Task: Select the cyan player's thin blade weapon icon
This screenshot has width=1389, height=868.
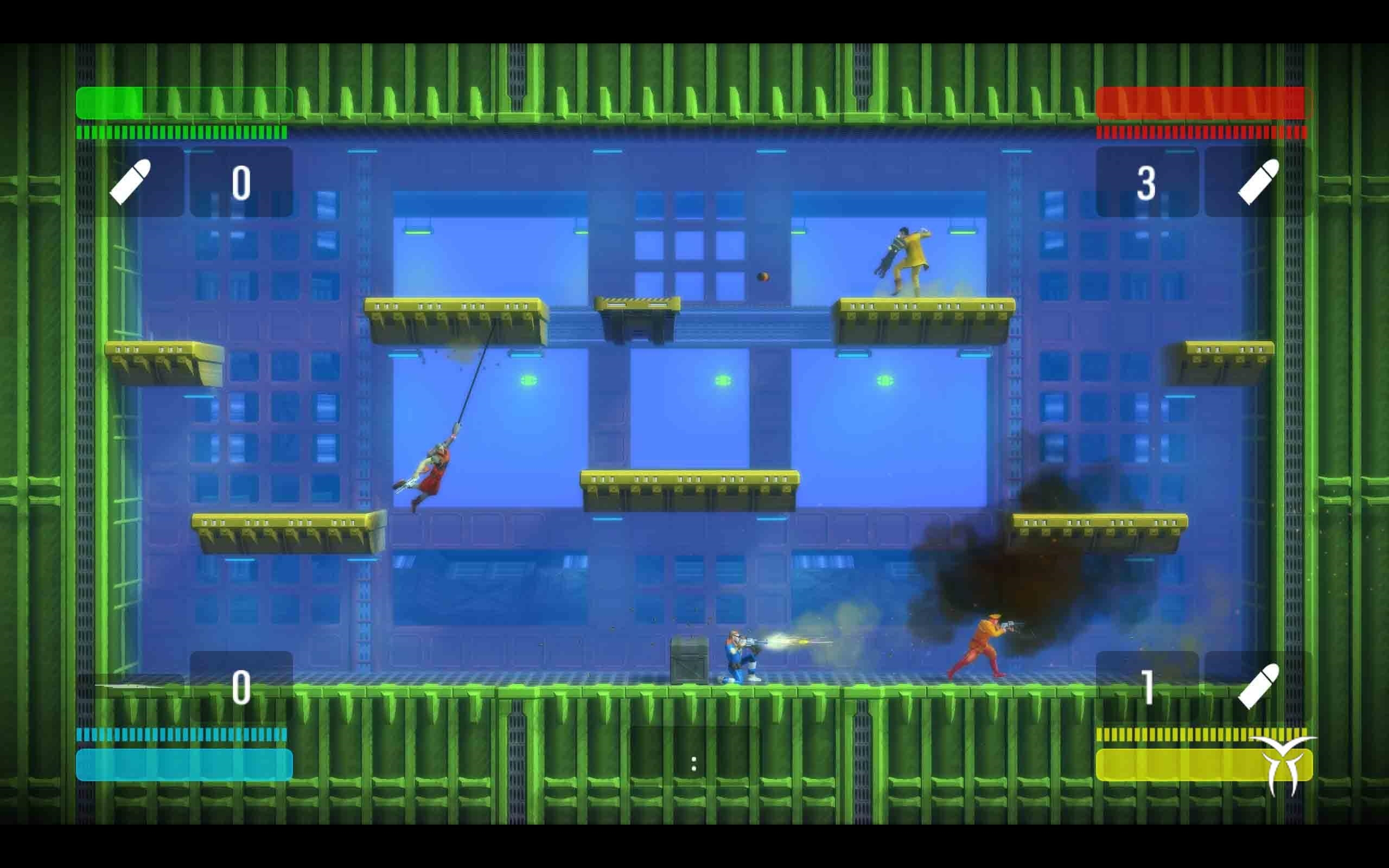Action: click(131, 685)
